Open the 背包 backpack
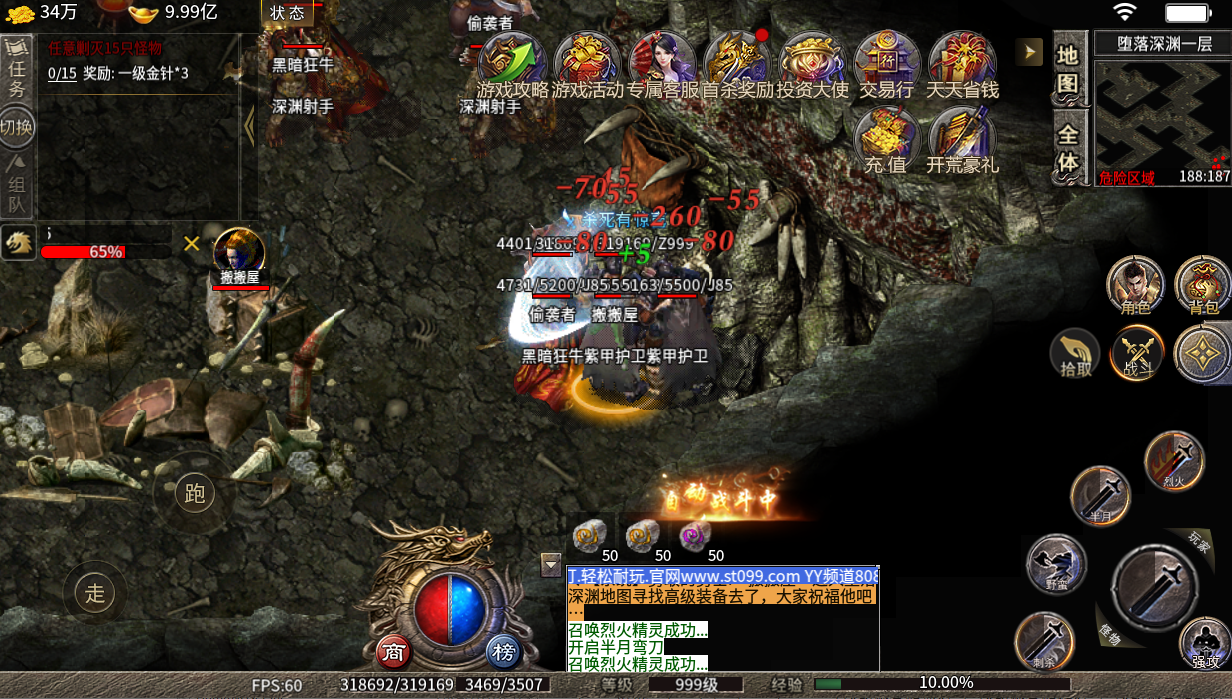Screen dimensions: 1232x699 pos(1202,284)
